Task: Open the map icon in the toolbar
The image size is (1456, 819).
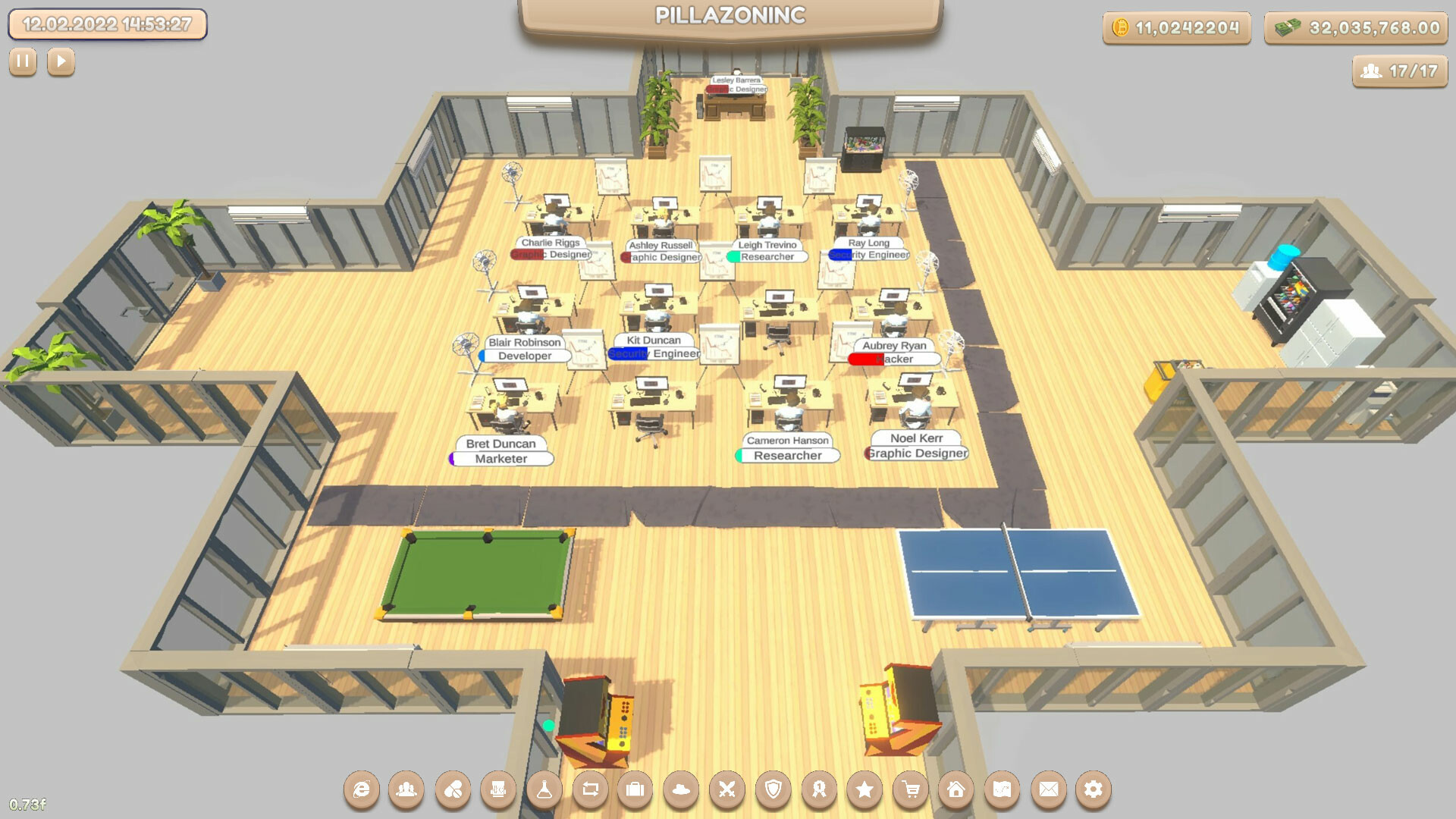Action: pos(1000,789)
